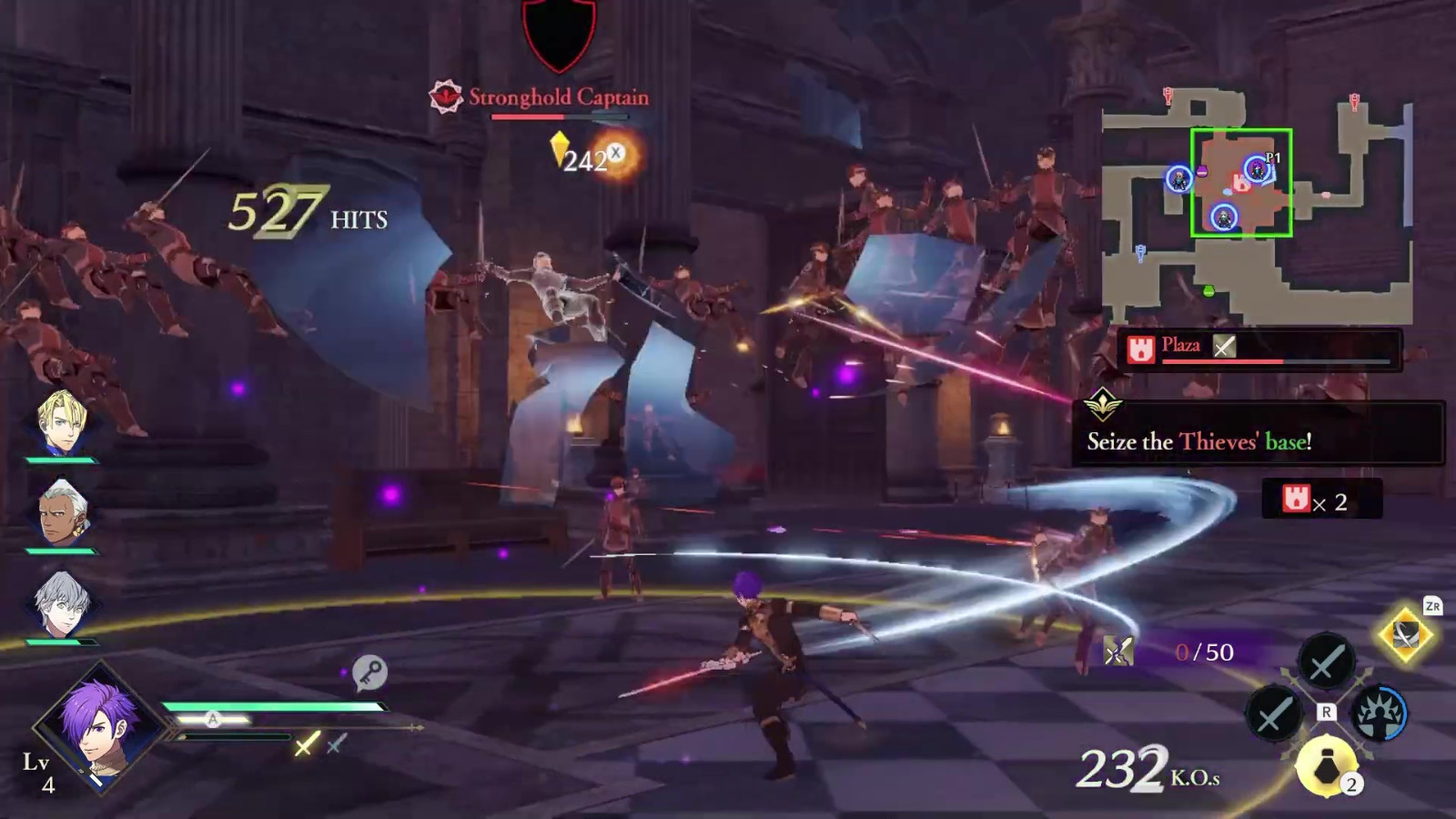
Task: Open the dungeon minimap
Action: point(1256,207)
